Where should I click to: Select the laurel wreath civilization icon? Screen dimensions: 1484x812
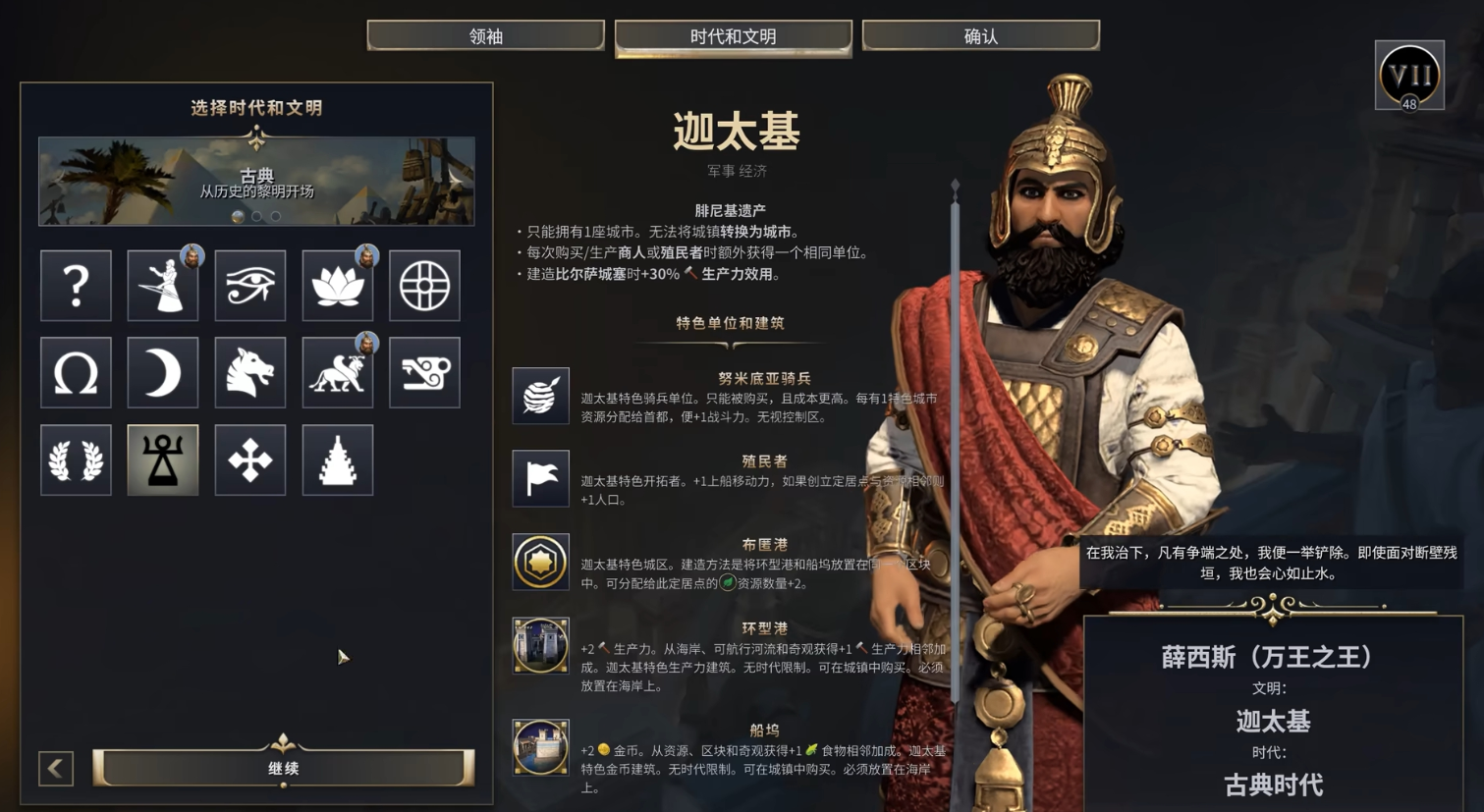[76, 460]
